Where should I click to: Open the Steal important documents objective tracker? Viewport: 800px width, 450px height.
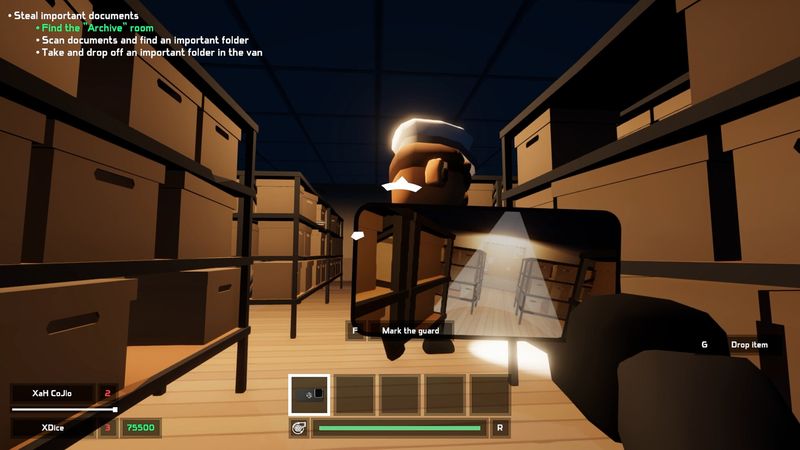(75, 16)
